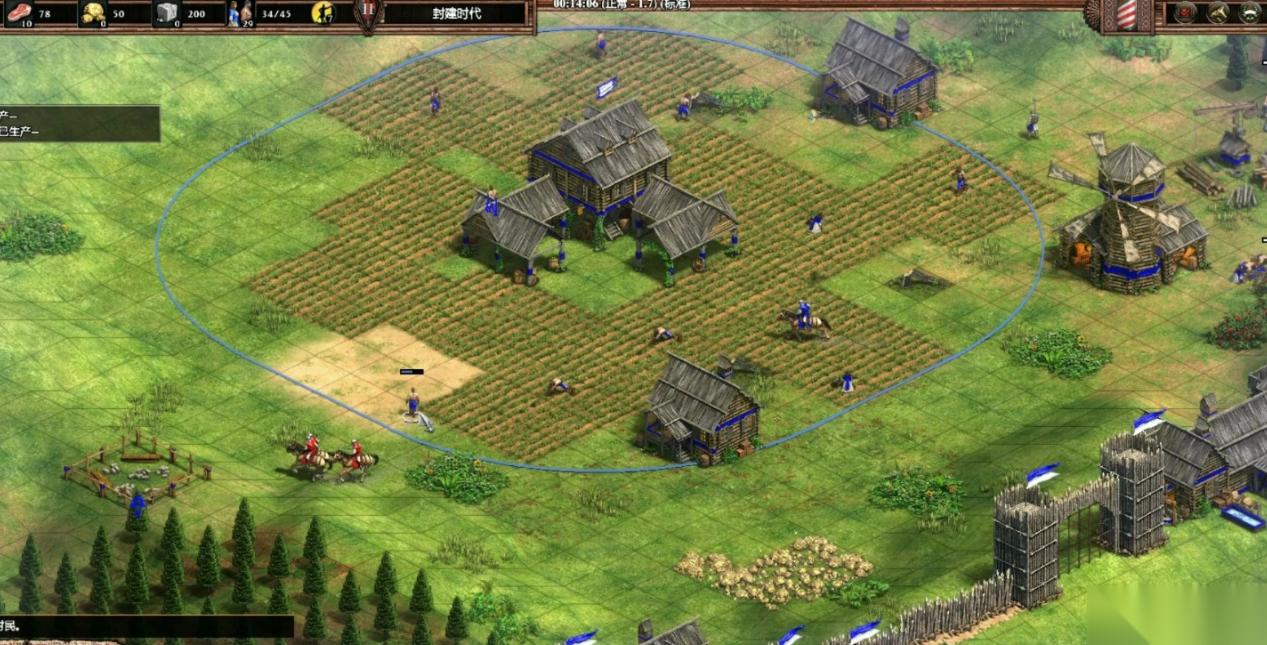Screen dimensions: 1267x645
Task: Click the Age II shield emblem
Action: 367,14
